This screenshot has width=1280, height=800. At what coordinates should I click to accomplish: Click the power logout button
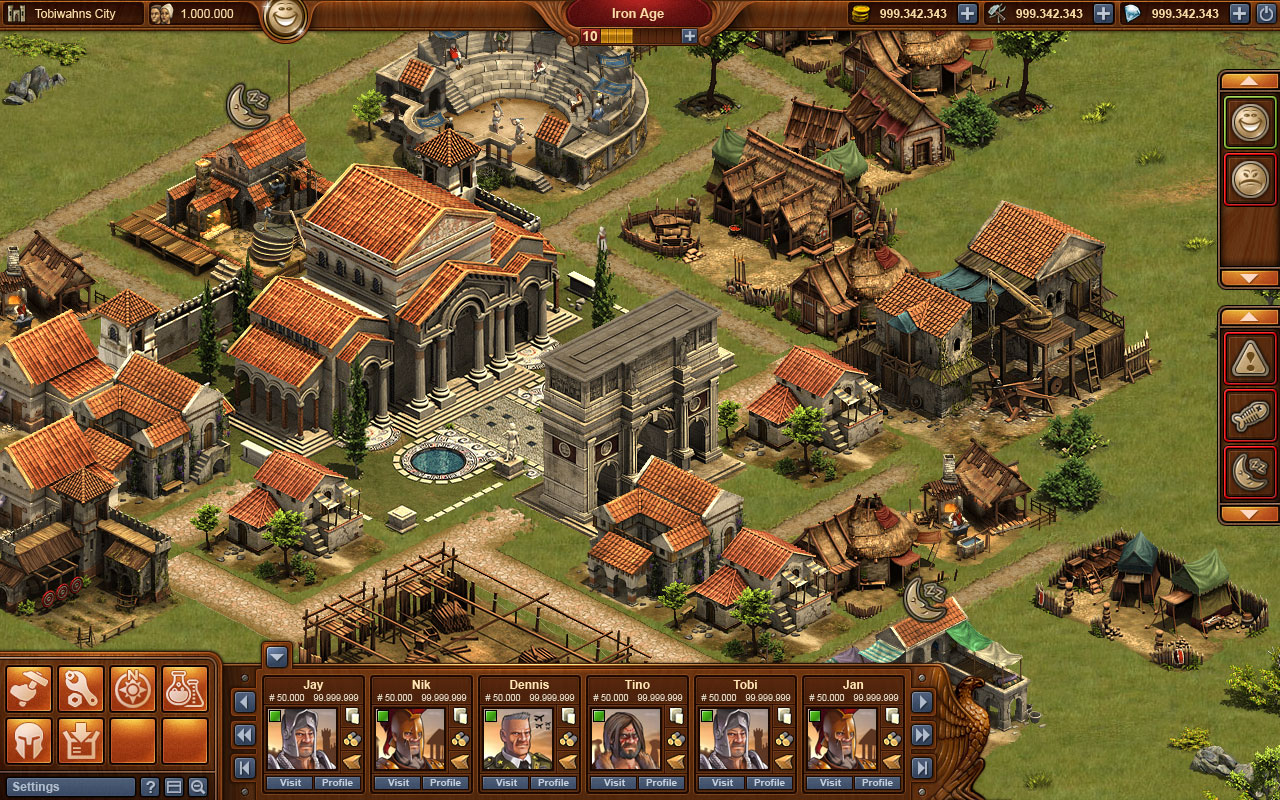[1267, 13]
